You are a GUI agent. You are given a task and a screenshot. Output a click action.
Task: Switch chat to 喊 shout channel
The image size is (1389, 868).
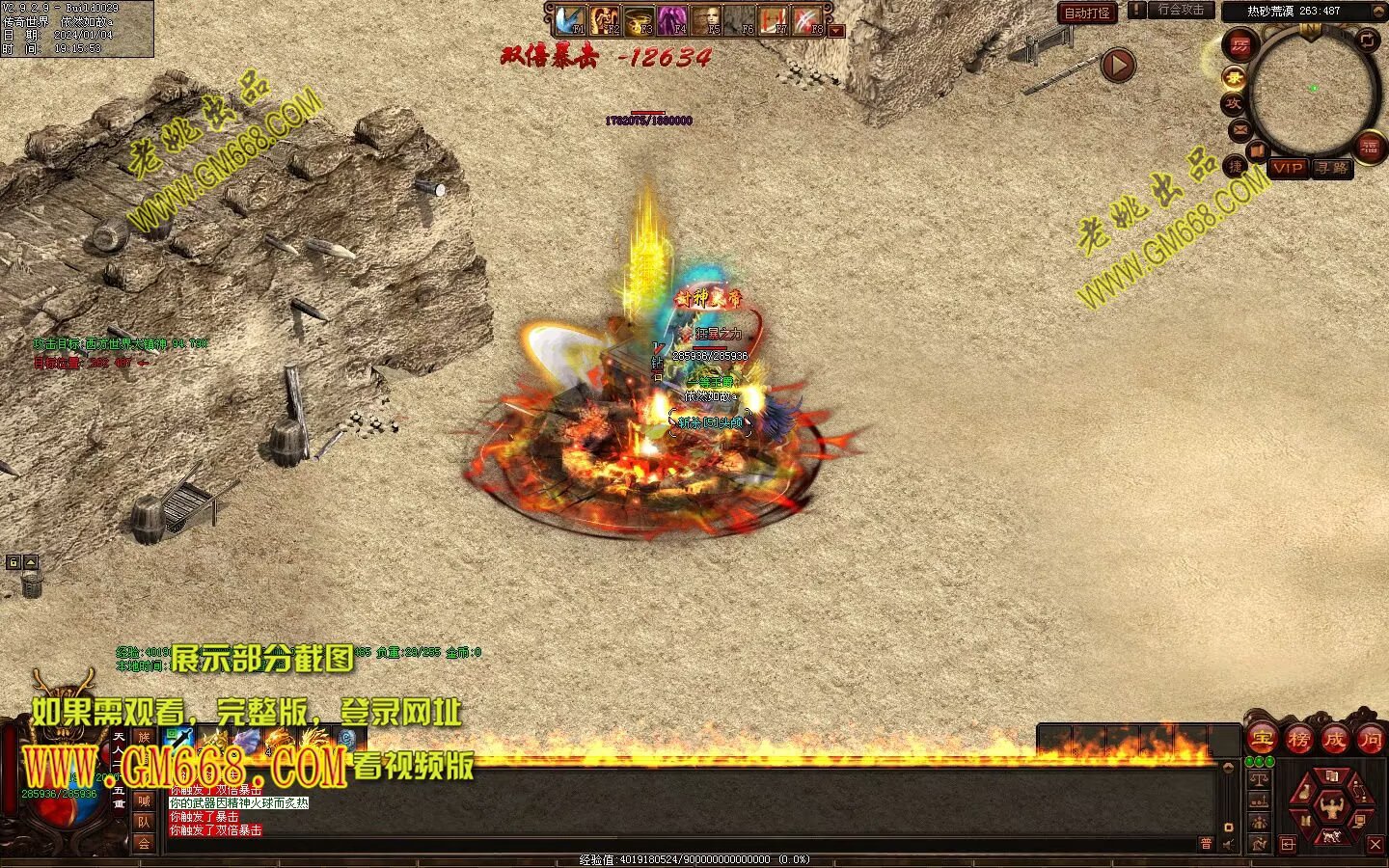click(144, 800)
